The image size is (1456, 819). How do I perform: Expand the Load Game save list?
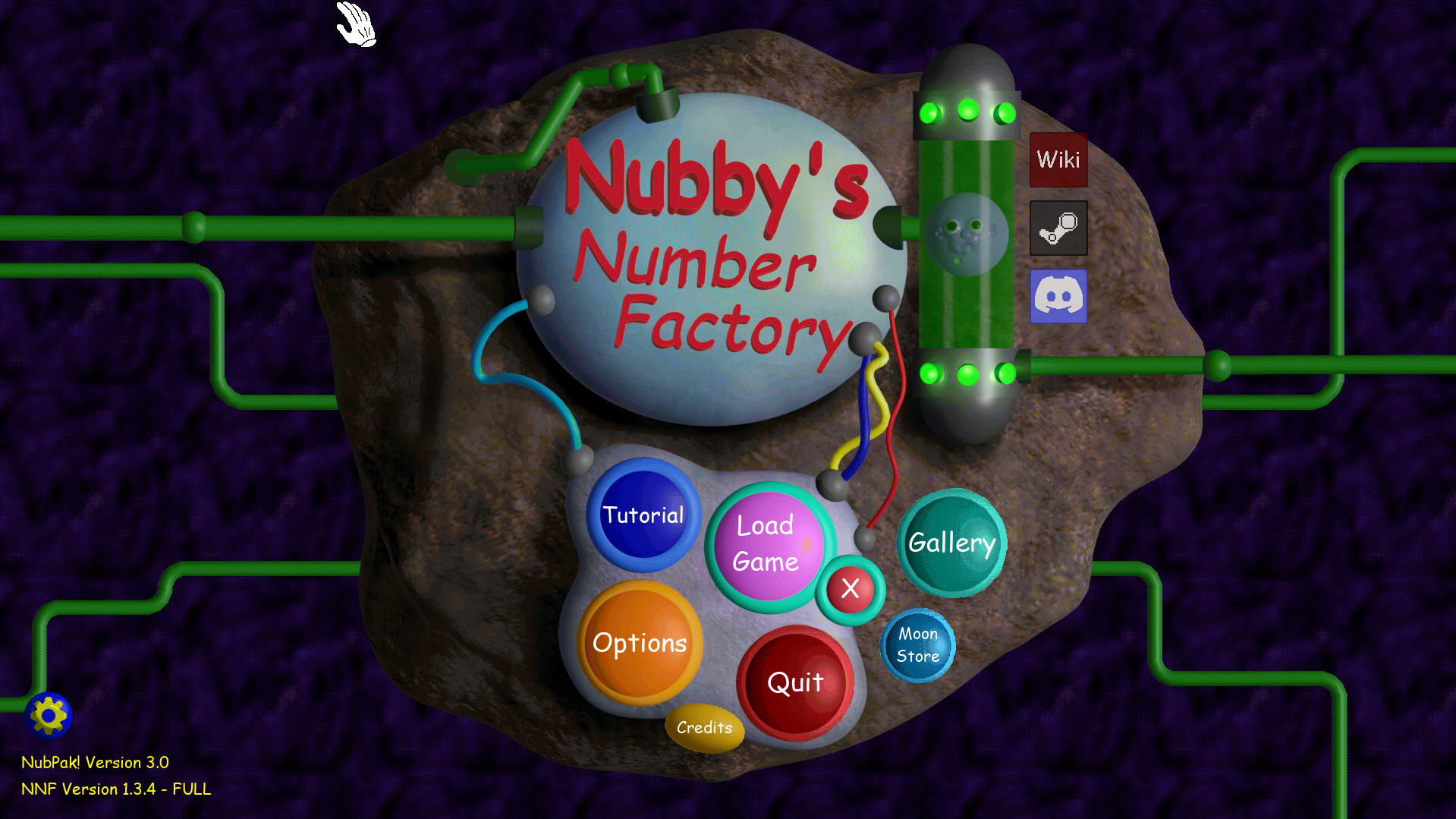(766, 543)
